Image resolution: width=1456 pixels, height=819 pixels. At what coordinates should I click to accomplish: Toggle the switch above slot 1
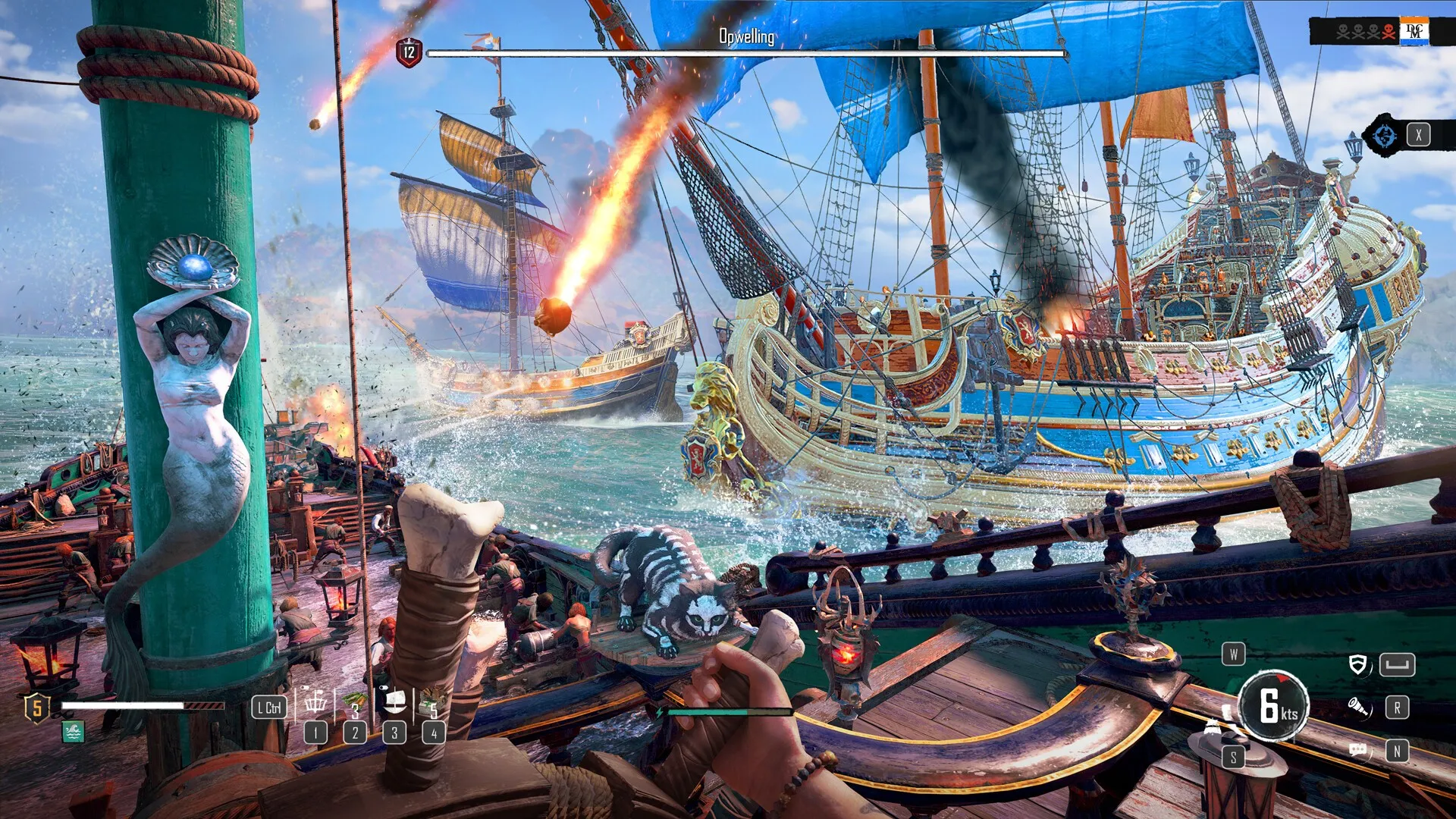[x=303, y=688]
